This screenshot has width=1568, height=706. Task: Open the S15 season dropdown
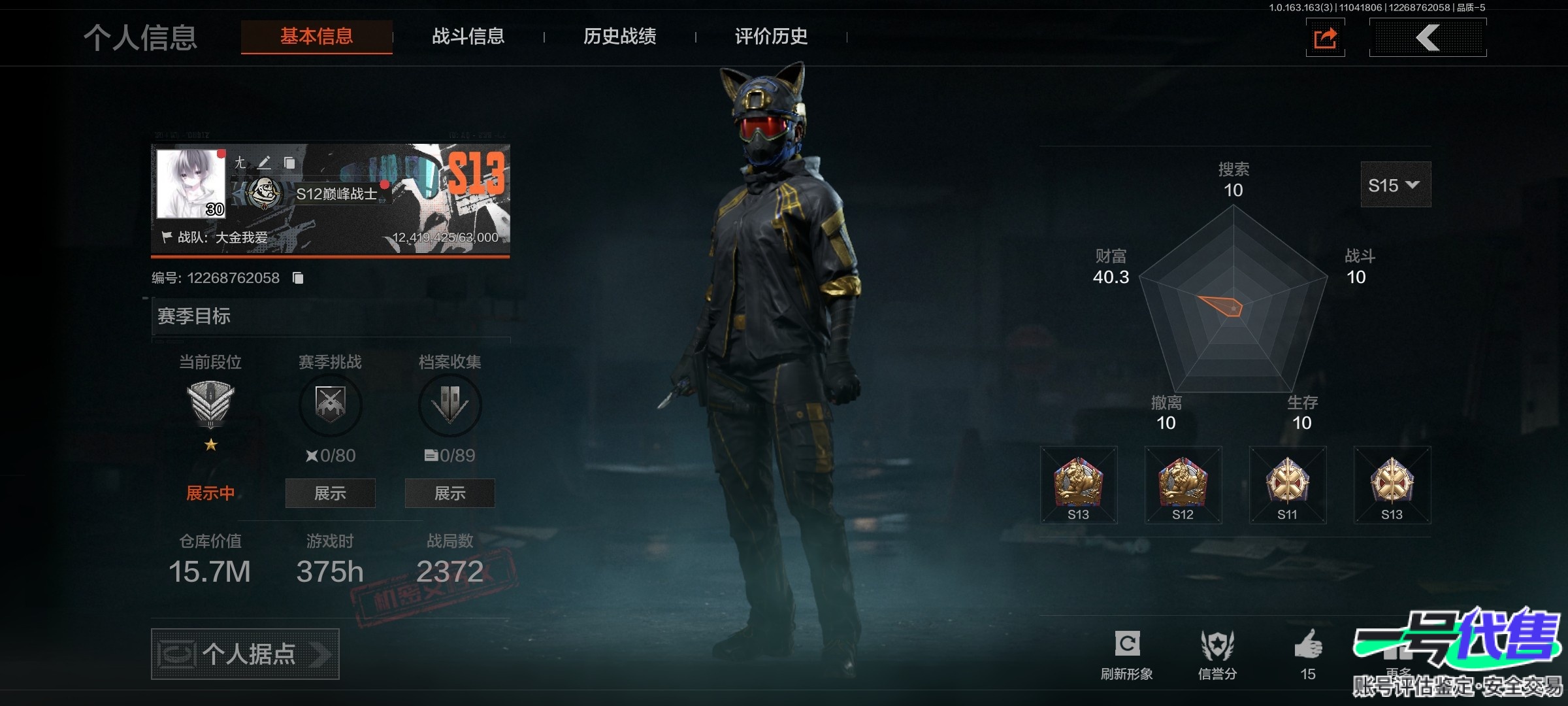click(x=1395, y=185)
